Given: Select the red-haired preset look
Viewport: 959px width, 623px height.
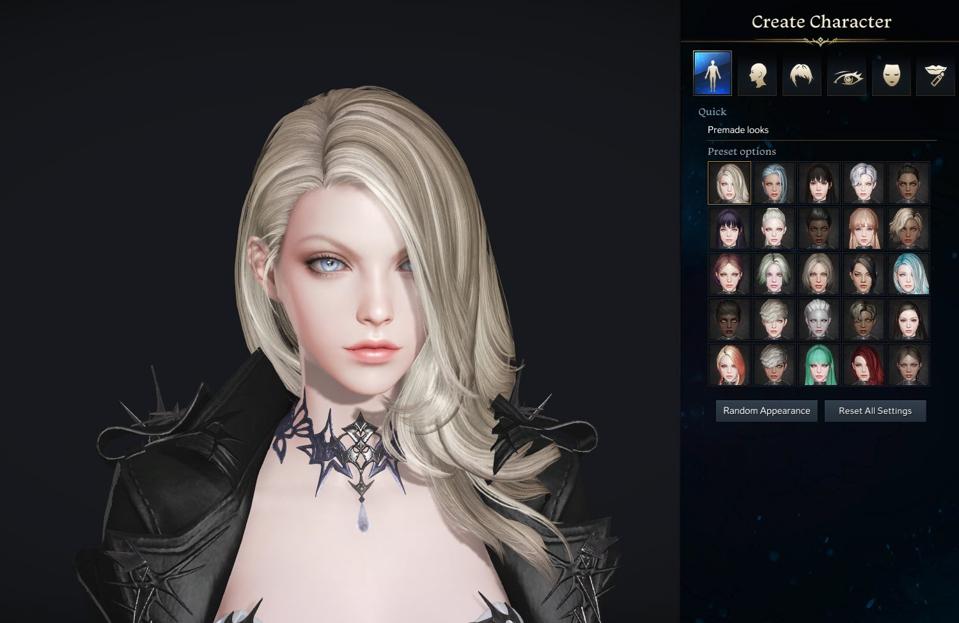Looking at the screenshot, I should click(864, 365).
